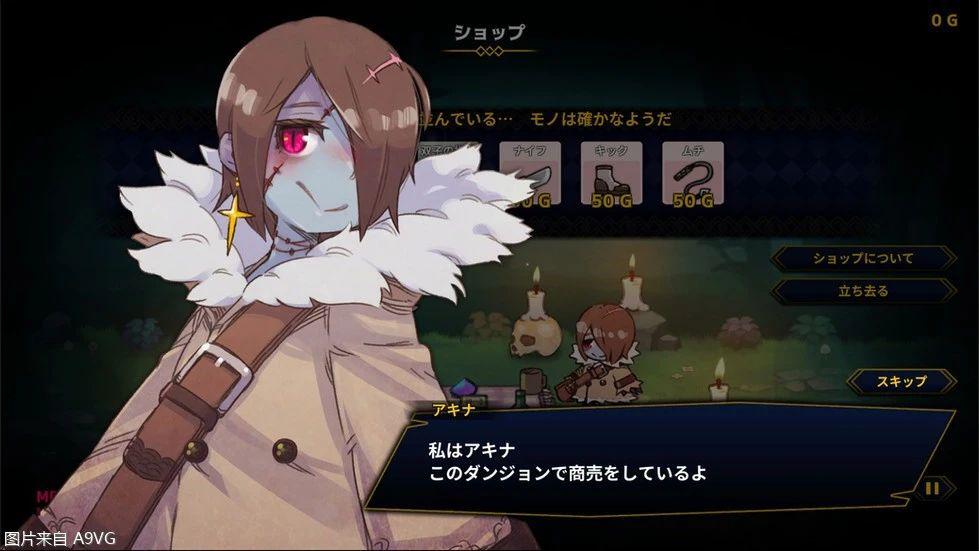979x551 pixels.
Task: Click the pause button in the dialogue box
Action: point(932,488)
